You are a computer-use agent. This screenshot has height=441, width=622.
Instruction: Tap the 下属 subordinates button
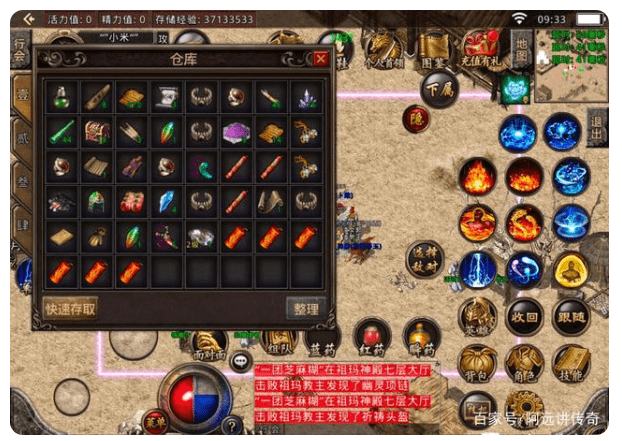[x=441, y=88]
